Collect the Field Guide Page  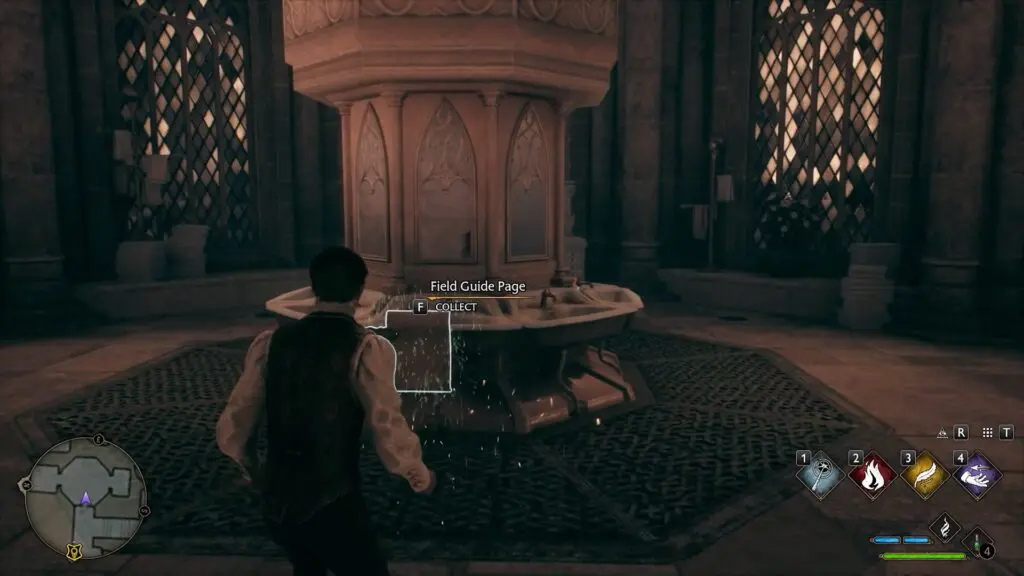pos(420,307)
